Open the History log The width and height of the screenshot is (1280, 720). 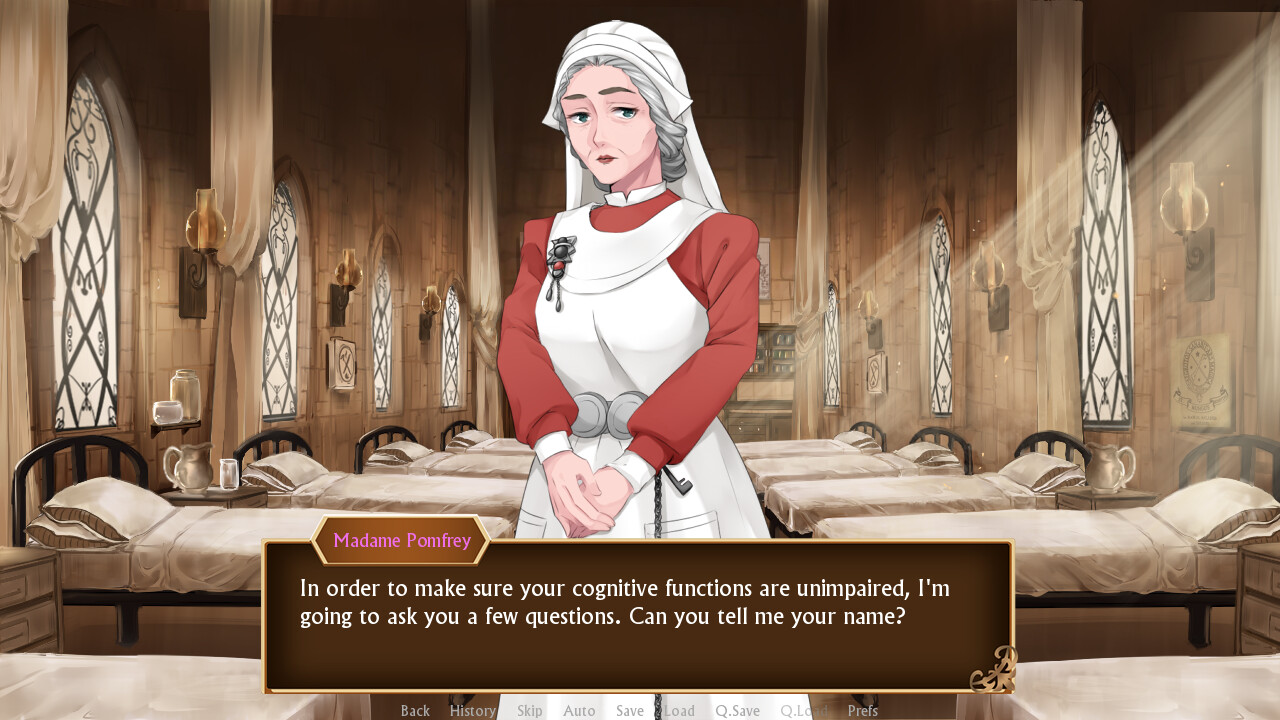coord(472,710)
